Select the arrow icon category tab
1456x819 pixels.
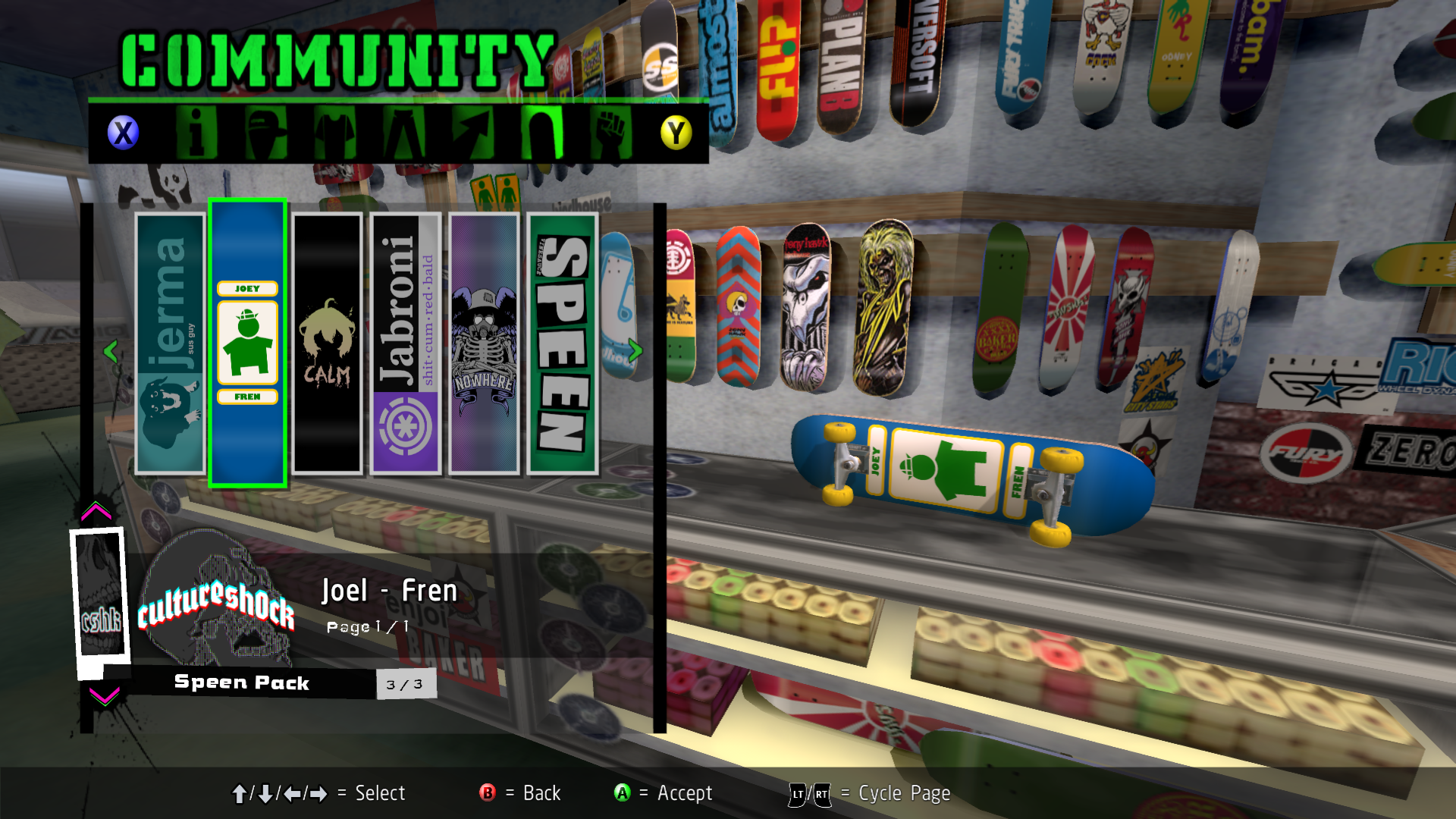(472, 133)
